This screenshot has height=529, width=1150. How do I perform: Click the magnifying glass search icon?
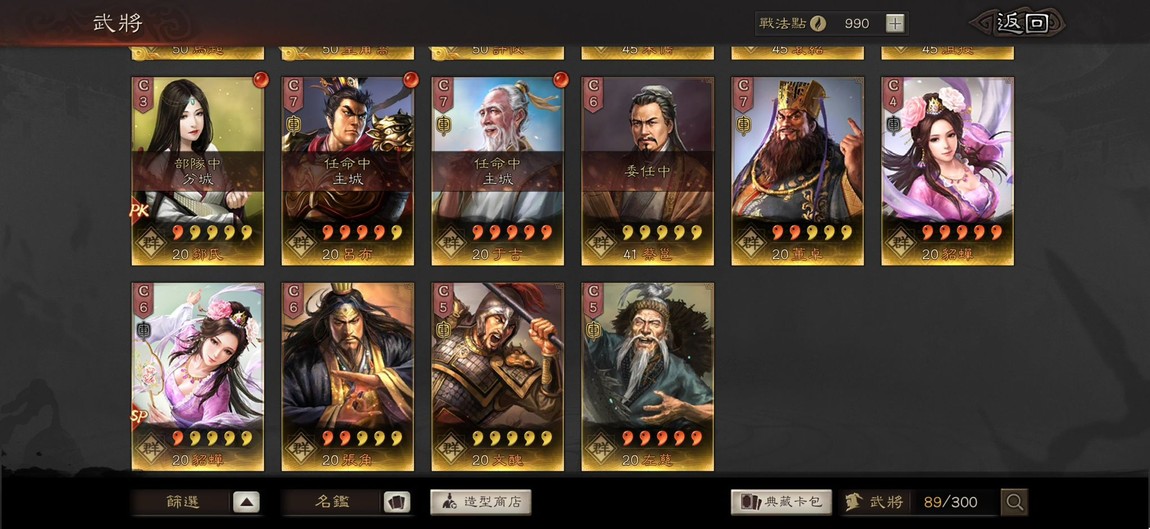click(x=1014, y=502)
